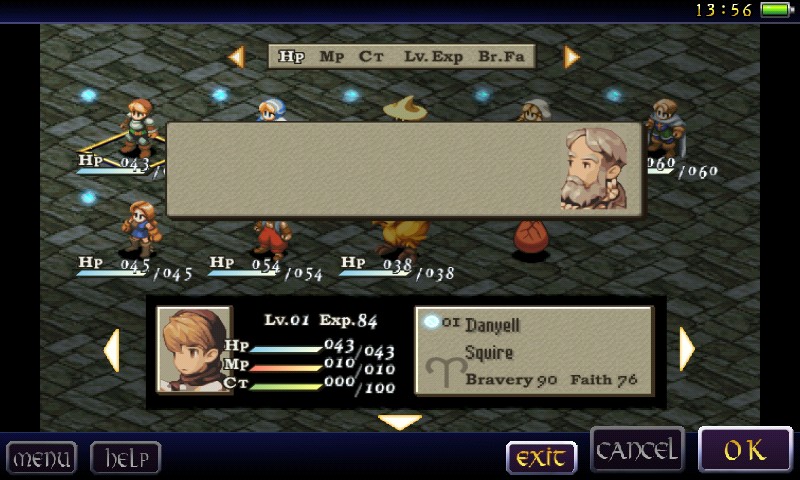Switch to the Ct display tab

(372, 57)
